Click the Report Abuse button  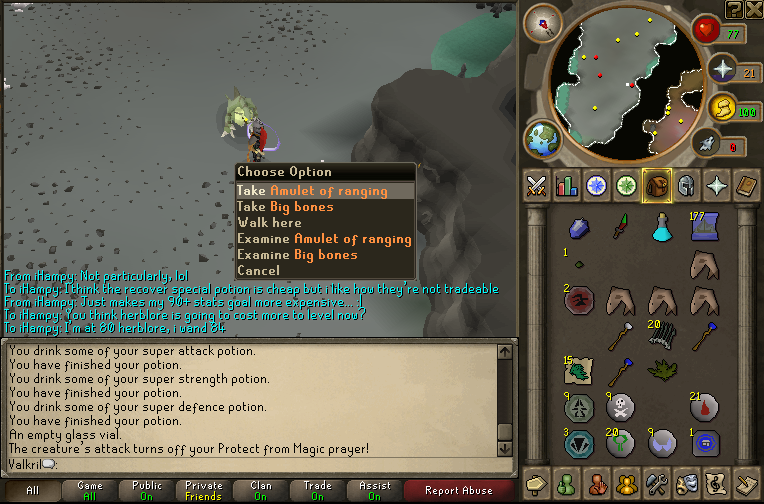click(458, 490)
